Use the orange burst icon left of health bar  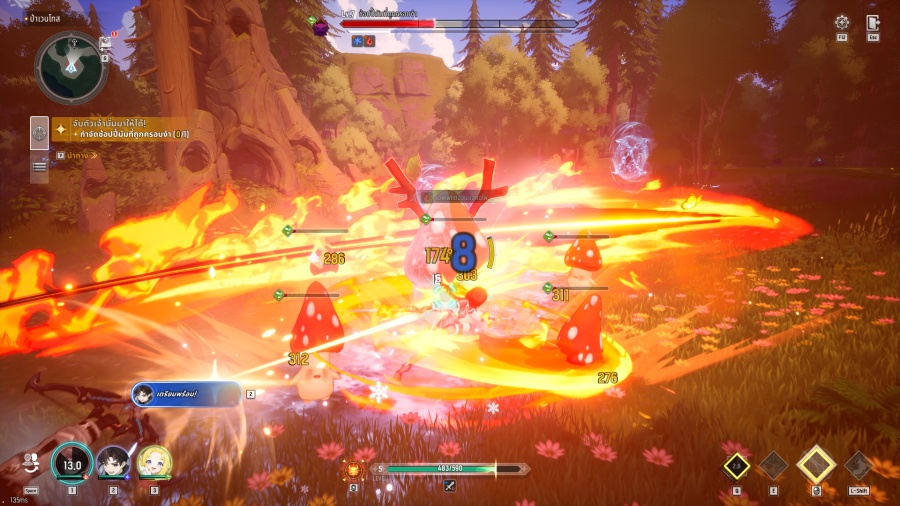(x=354, y=468)
